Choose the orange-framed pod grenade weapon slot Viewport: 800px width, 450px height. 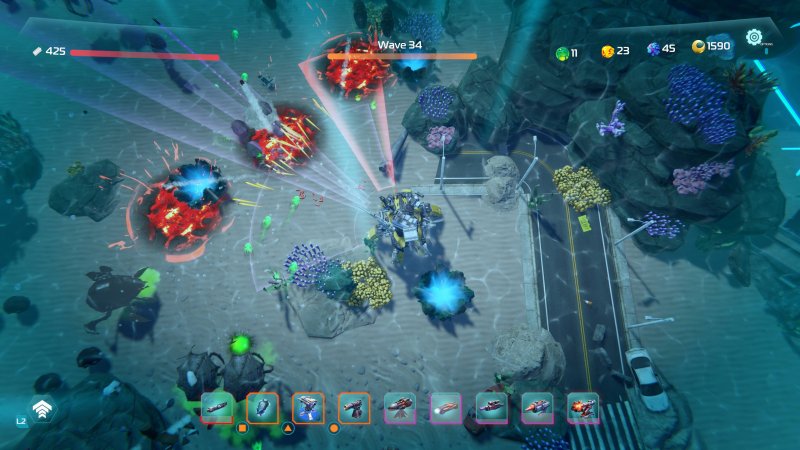[x=262, y=407]
